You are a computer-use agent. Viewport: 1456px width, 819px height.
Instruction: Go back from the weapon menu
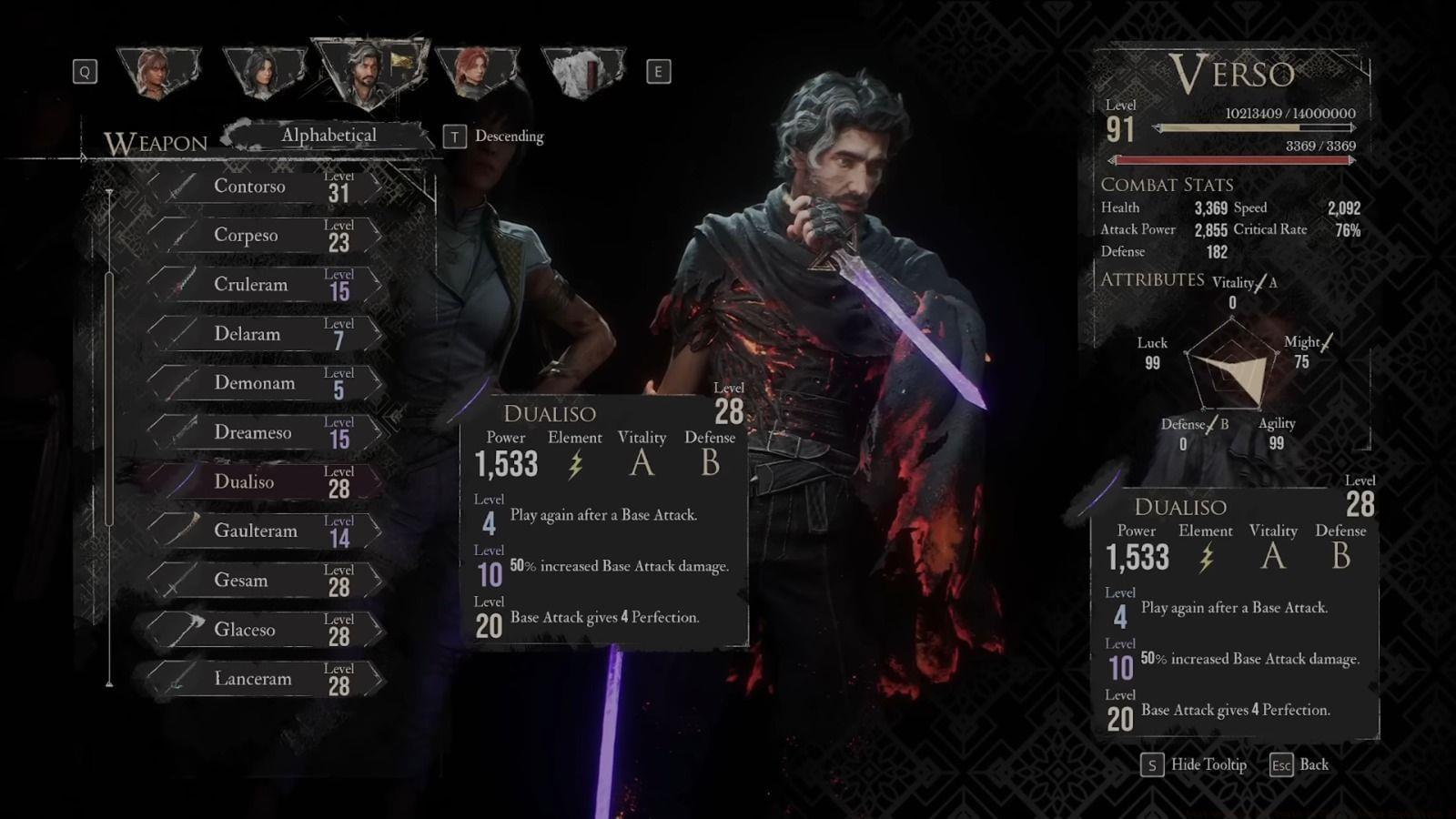tap(1299, 764)
